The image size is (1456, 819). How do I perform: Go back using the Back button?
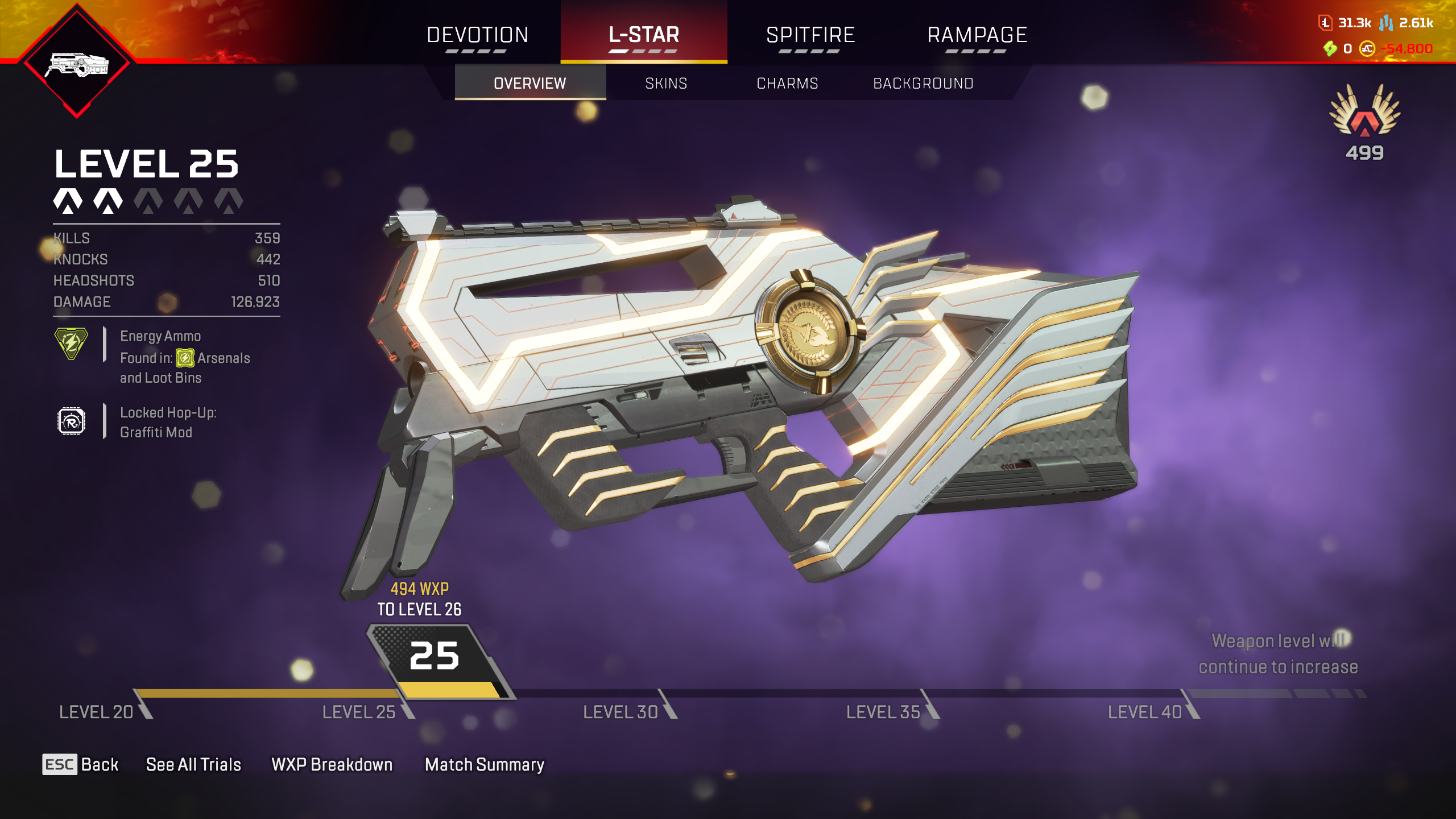pos(81,764)
